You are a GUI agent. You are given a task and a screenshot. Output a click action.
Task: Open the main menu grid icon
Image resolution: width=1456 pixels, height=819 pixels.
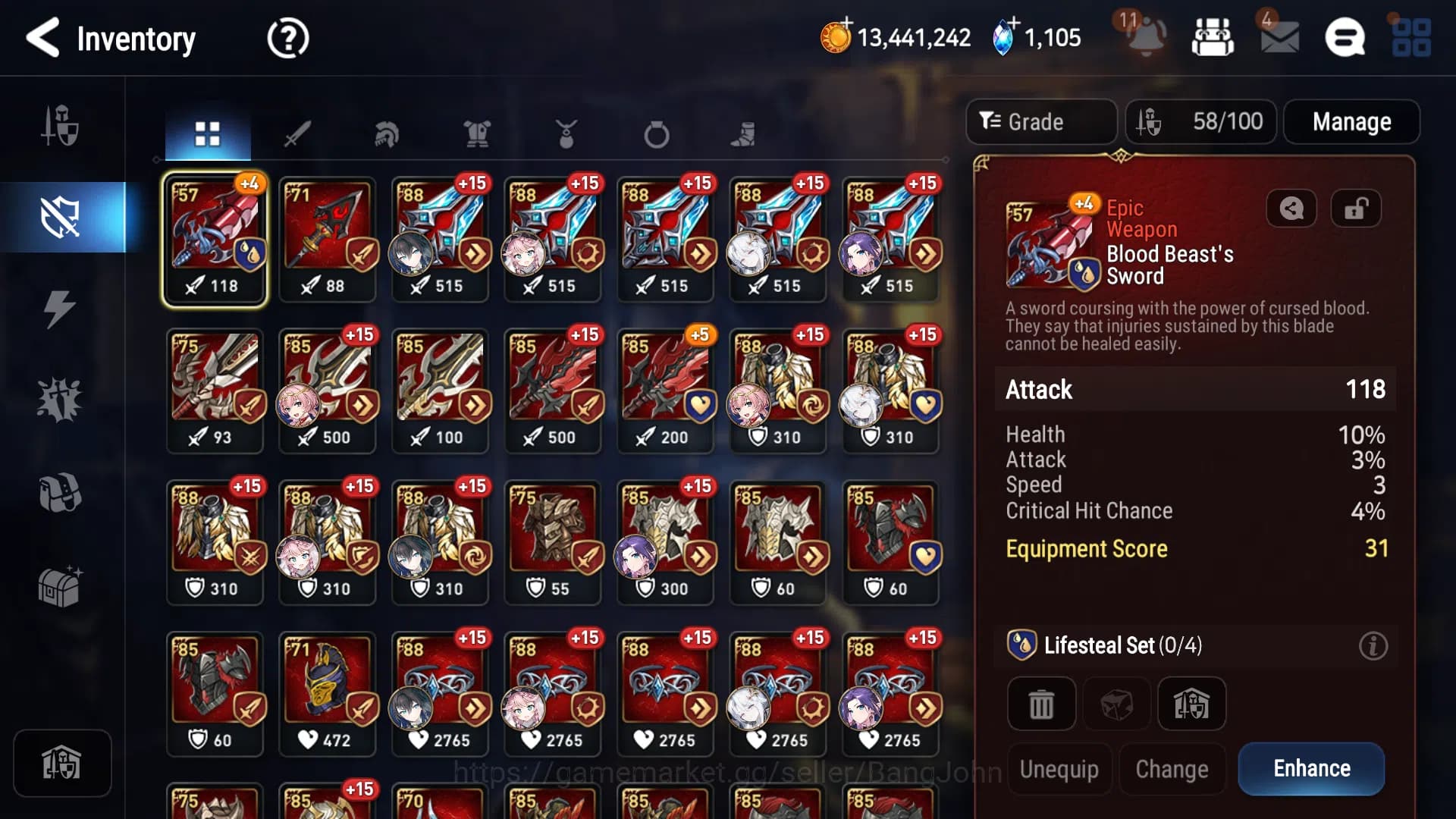(1410, 38)
